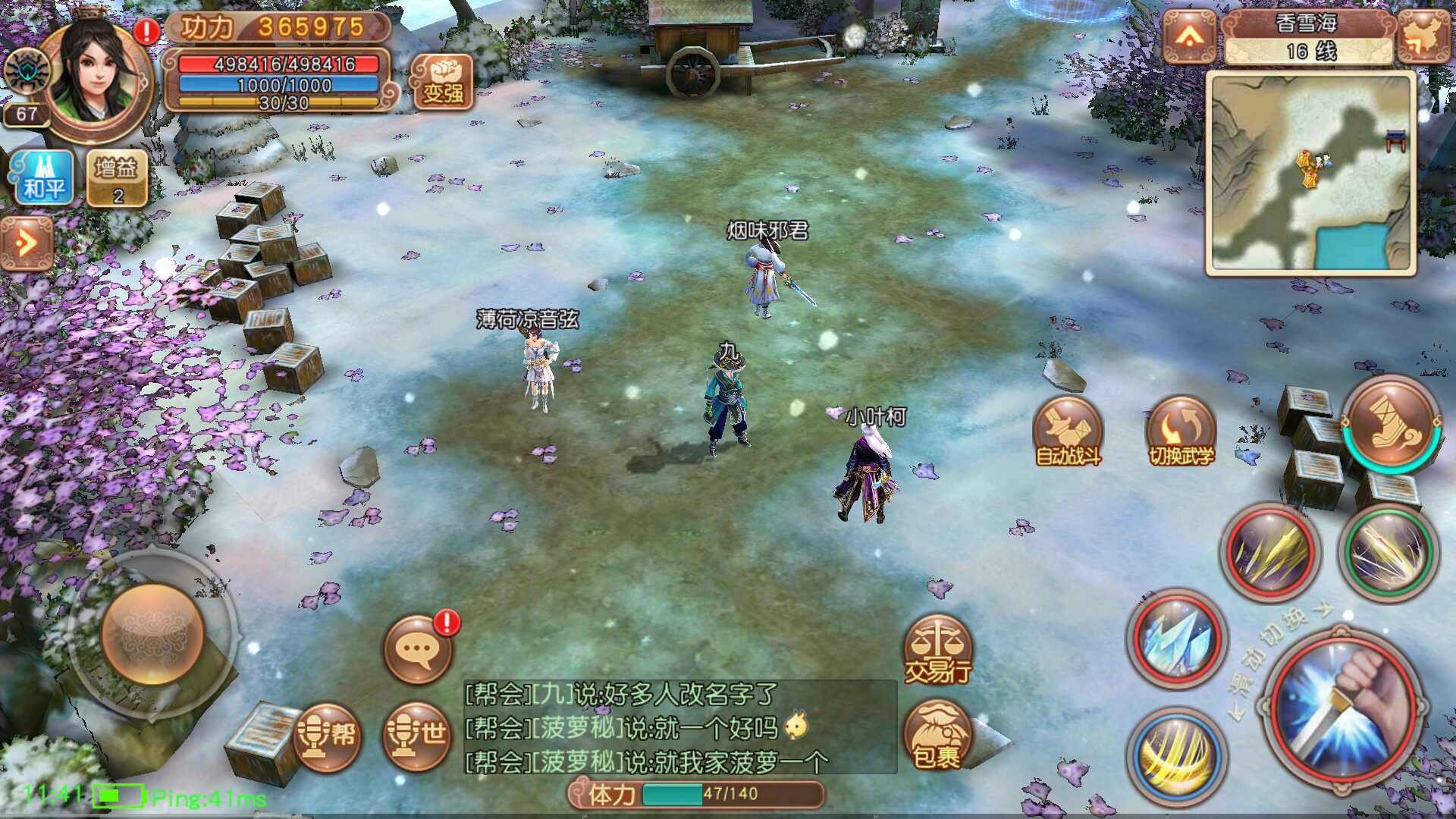Open the minimap of 香雪海

point(1310,173)
